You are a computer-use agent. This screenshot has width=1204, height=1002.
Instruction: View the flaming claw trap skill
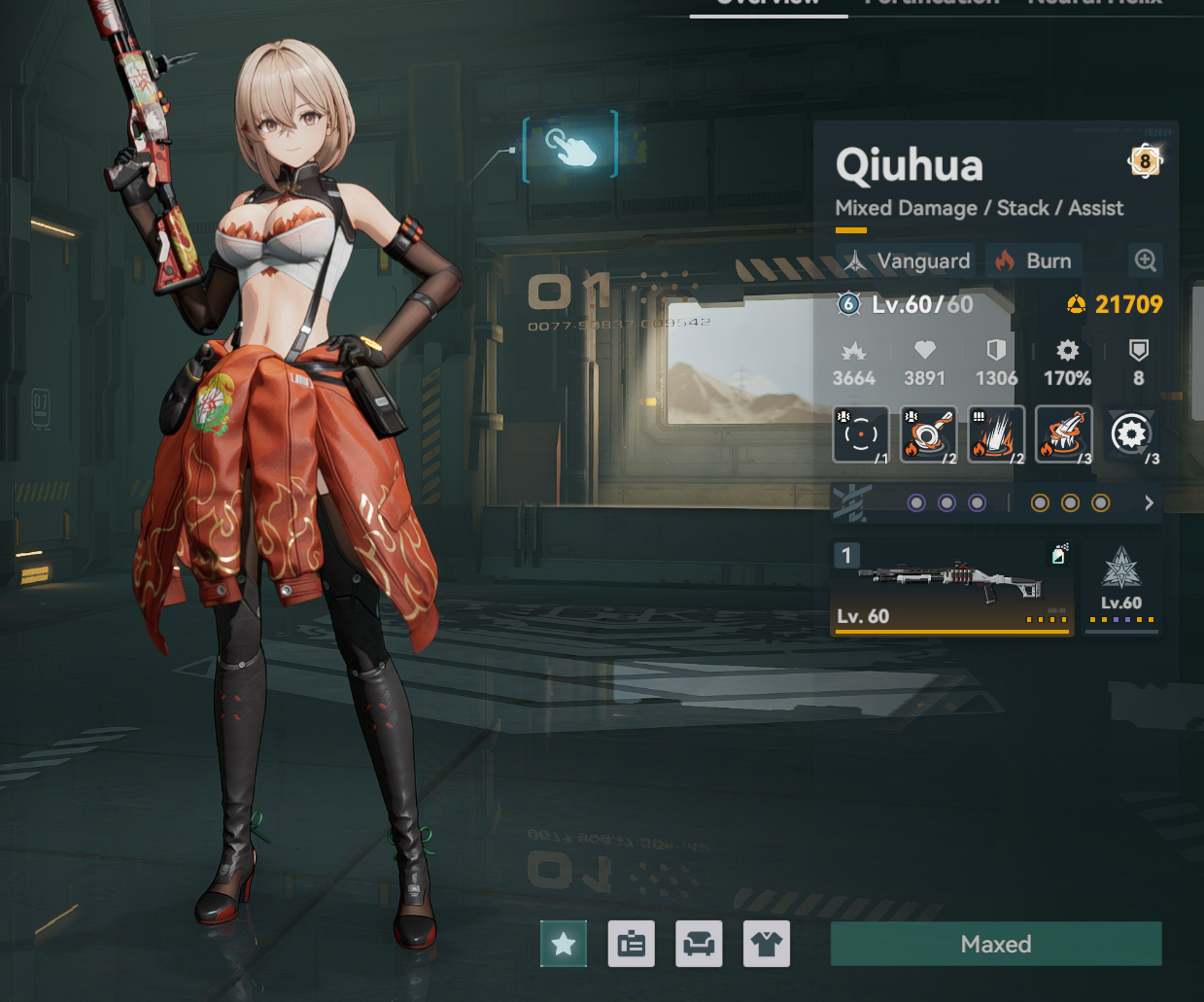click(x=1064, y=434)
